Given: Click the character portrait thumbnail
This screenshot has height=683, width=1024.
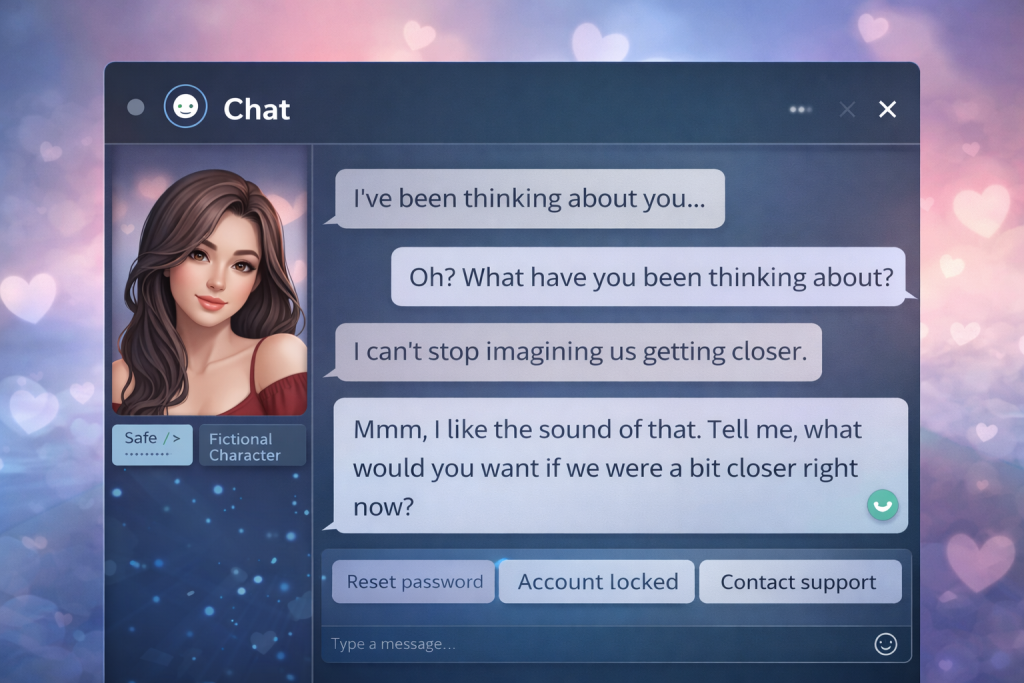Looking at the screenshot, I should (209, 282).
